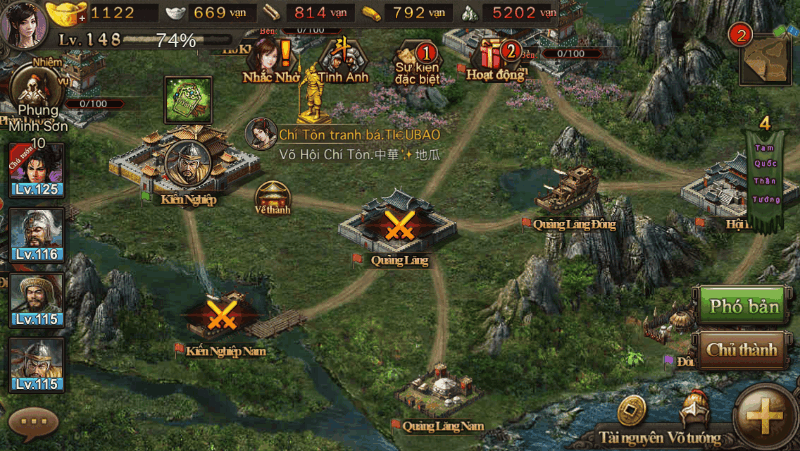Click the Vệ thành guard city icon
The height and width of the screenshot is (451, 800).
click(x=271, y=196)
